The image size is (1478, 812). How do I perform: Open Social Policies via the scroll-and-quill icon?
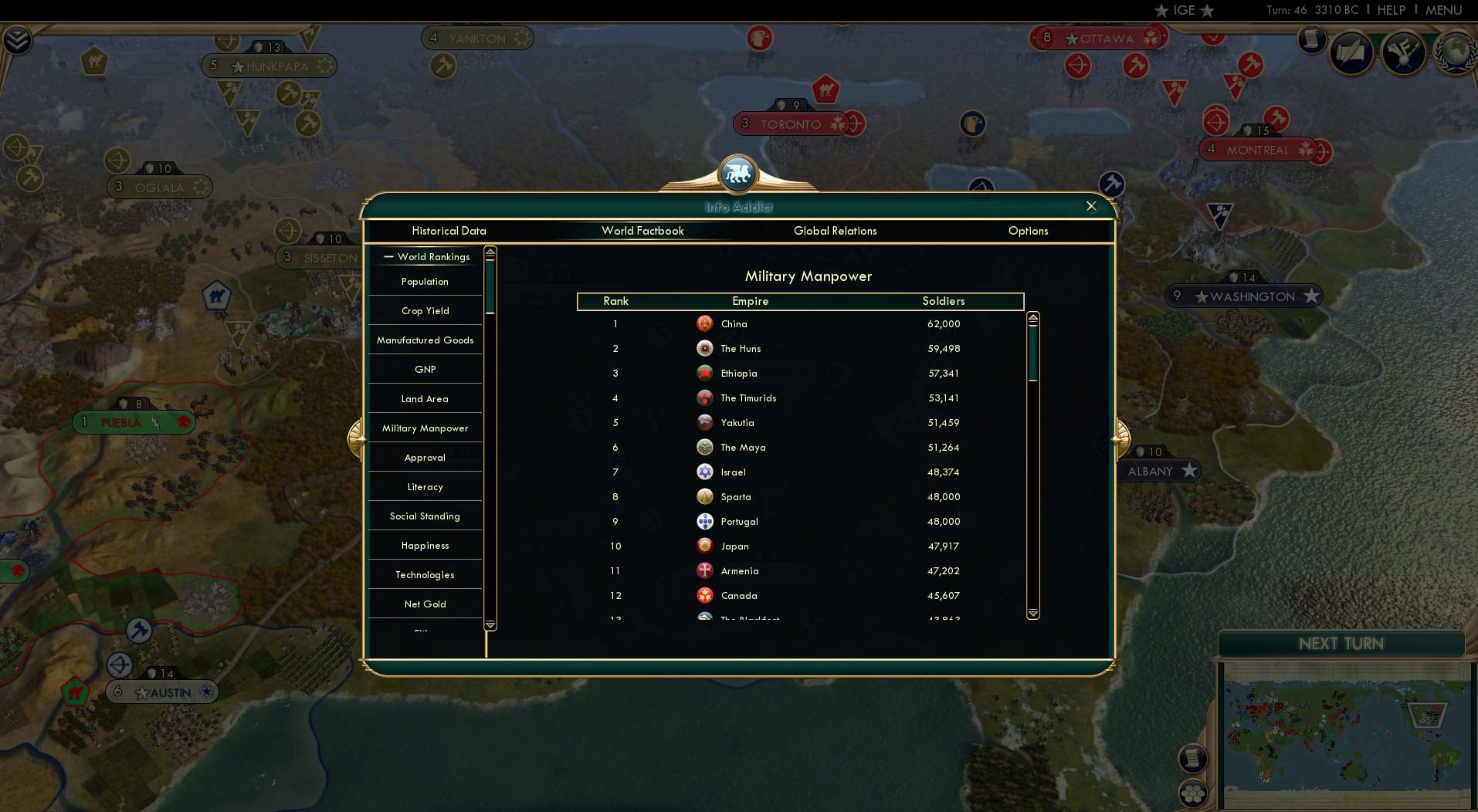(x=1352, y=52)
